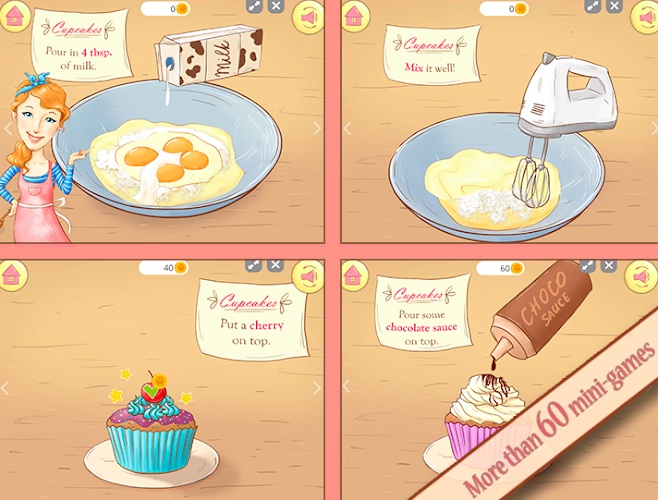This screenshot has height=500, width=658.
Task: Return home from the cherry cupcake panel
Action: point(13,274)
